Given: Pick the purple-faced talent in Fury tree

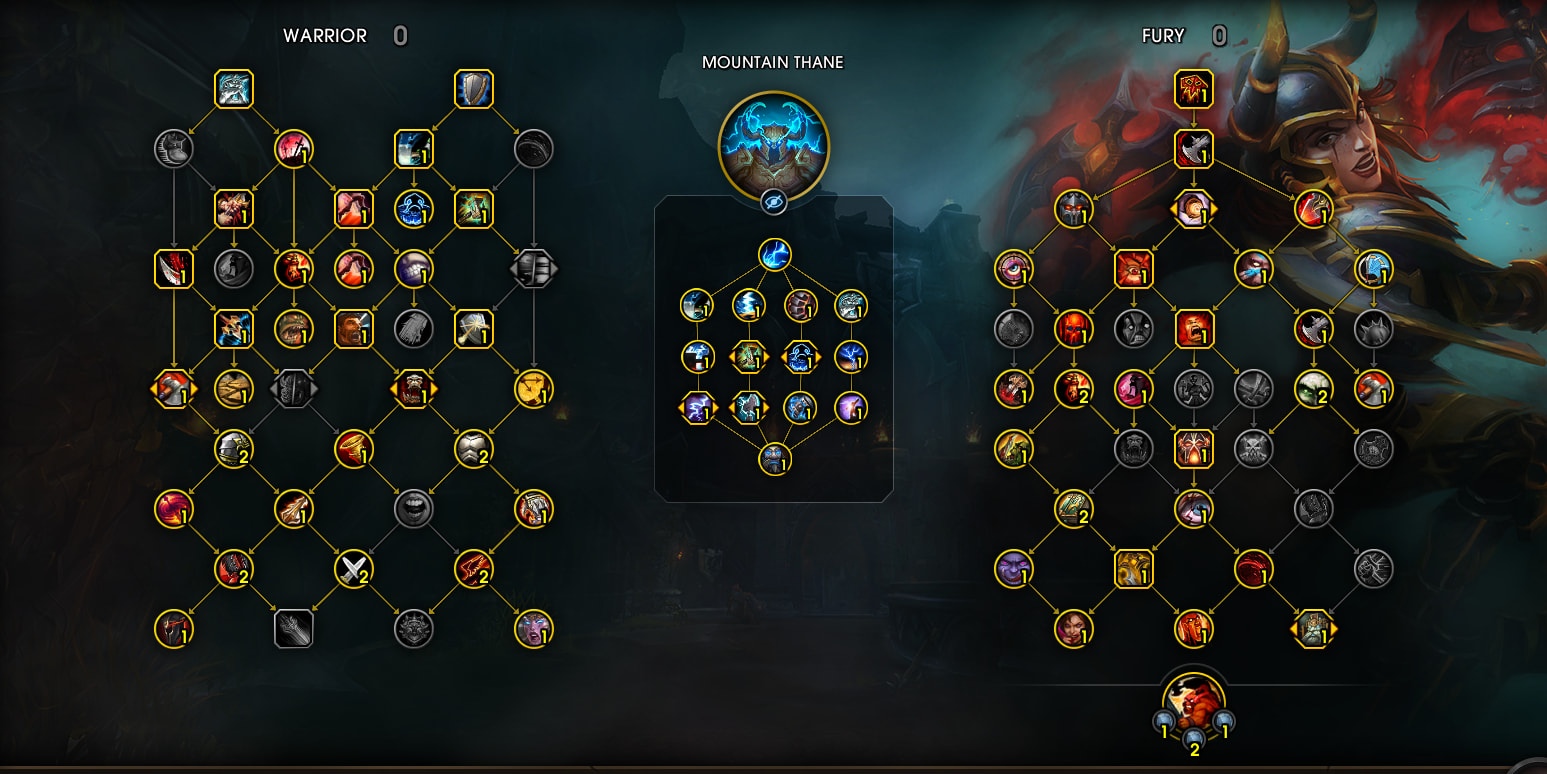Looking at the screenshot, I should 1013,569.
